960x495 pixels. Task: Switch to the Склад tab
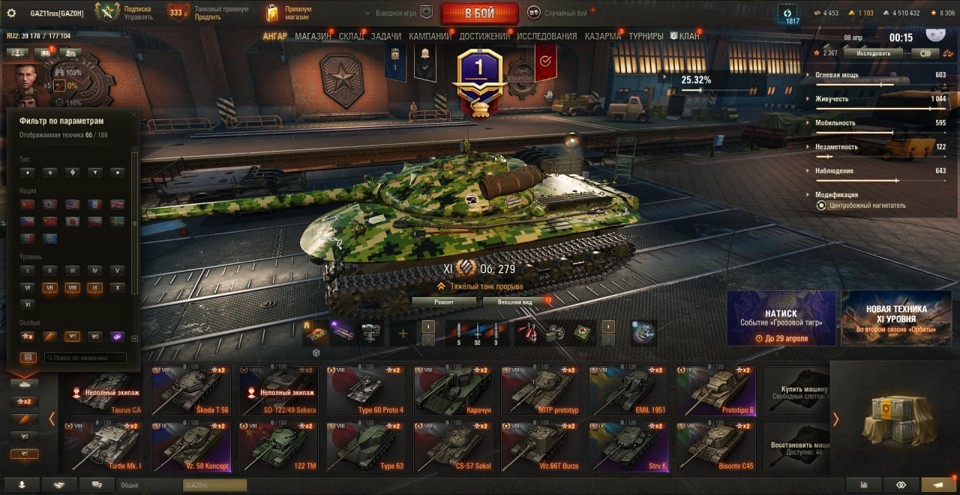[351, 36]
